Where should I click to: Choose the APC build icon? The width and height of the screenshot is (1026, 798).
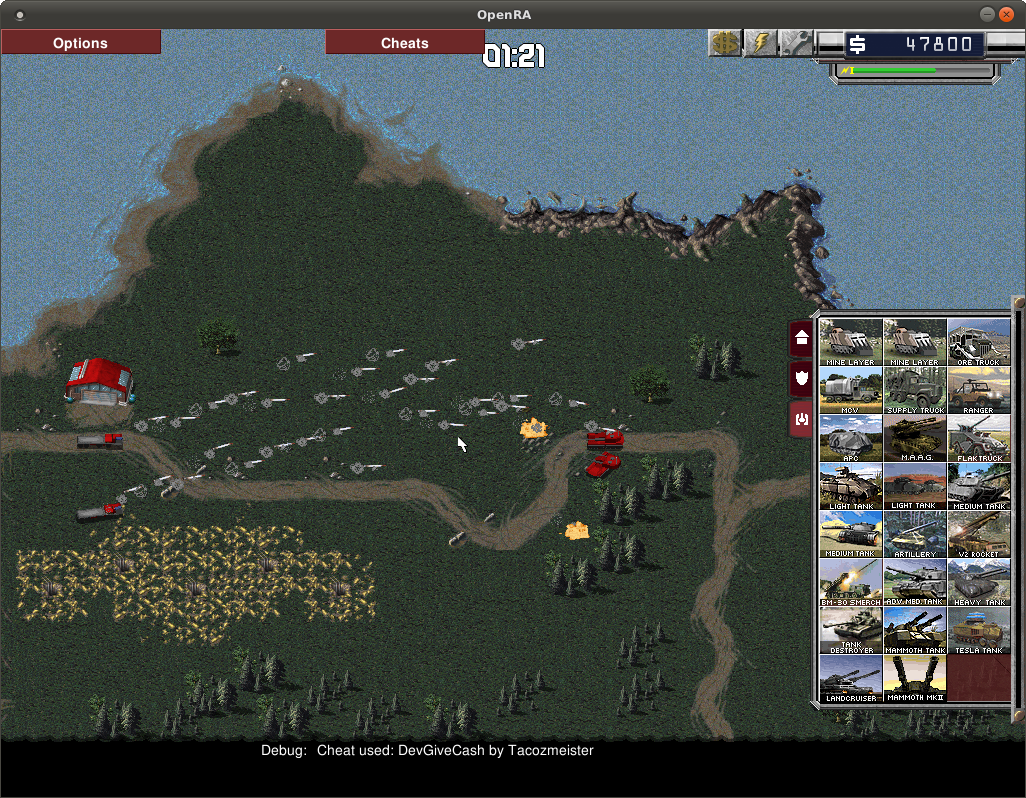851,438
